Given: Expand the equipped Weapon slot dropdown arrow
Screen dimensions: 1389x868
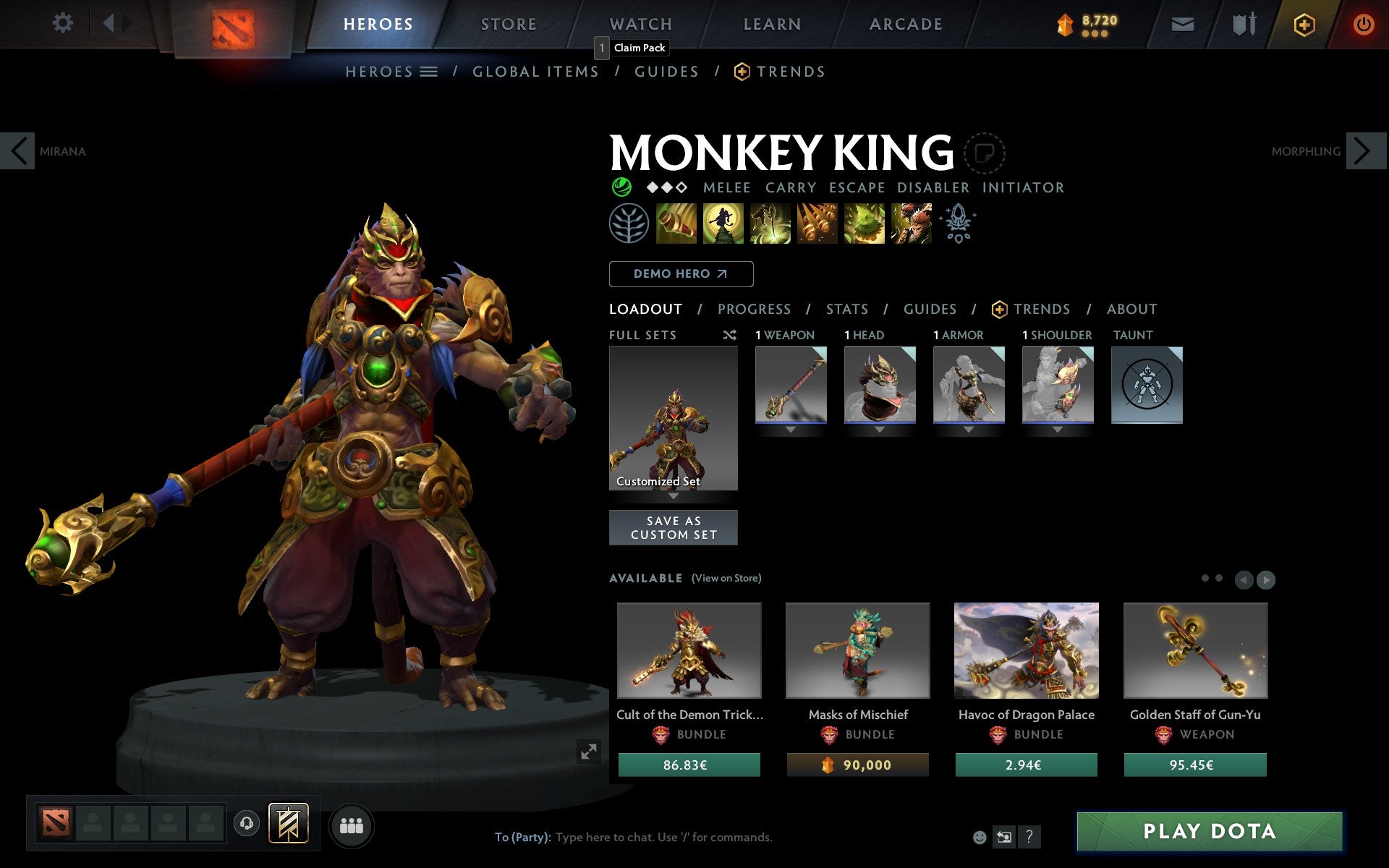Looking at the screenshot, I should pyautogui.click(x=790, y=428).
